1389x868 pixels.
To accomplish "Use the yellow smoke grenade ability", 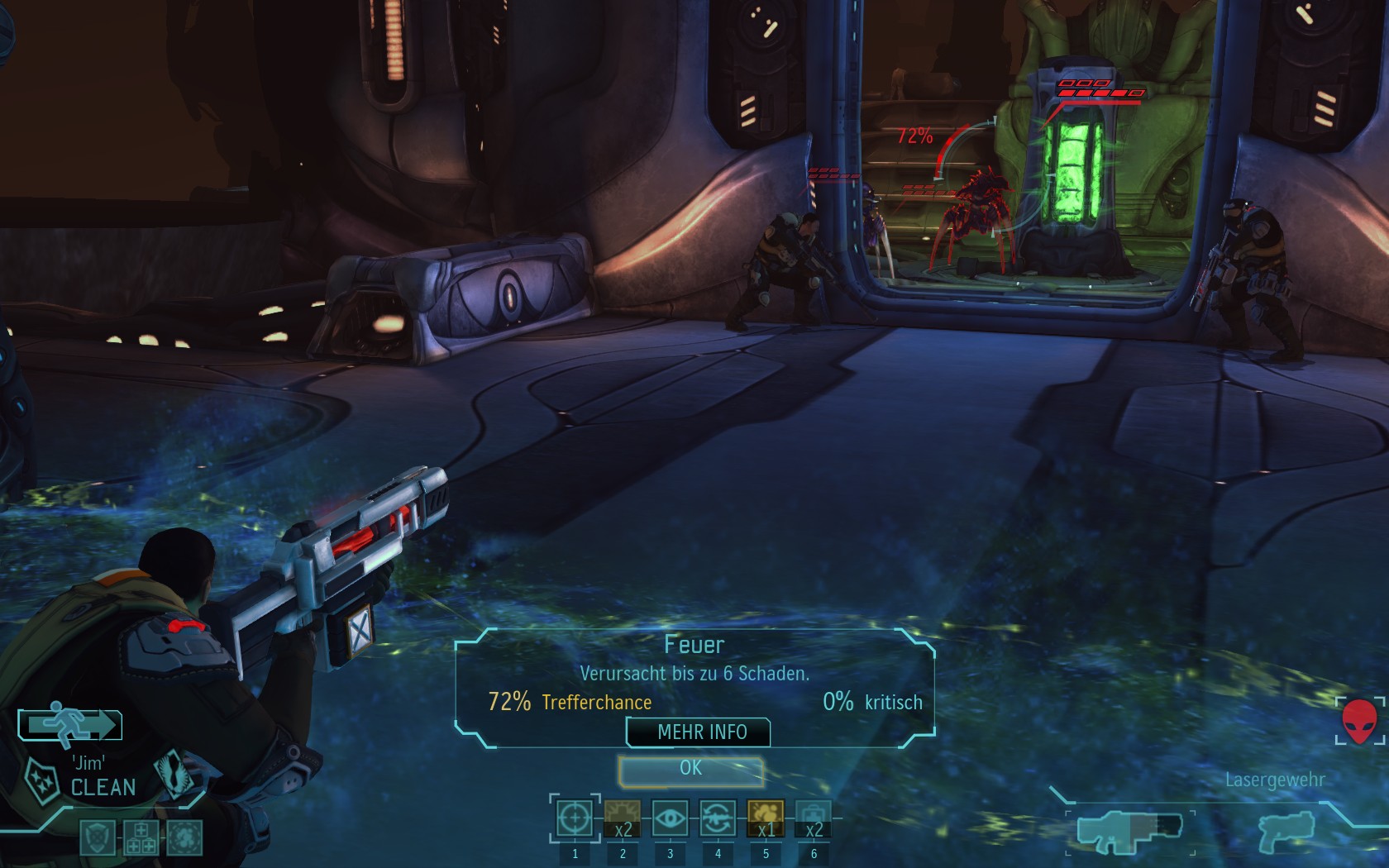I will pyautogui.click(x=766, y=819).
